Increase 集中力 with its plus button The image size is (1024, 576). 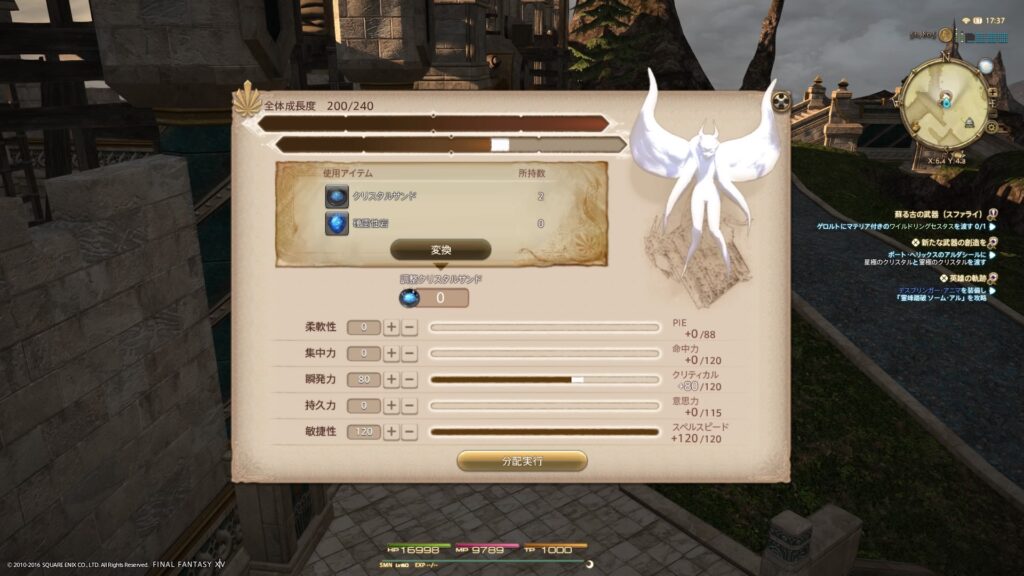click(391, 353)
